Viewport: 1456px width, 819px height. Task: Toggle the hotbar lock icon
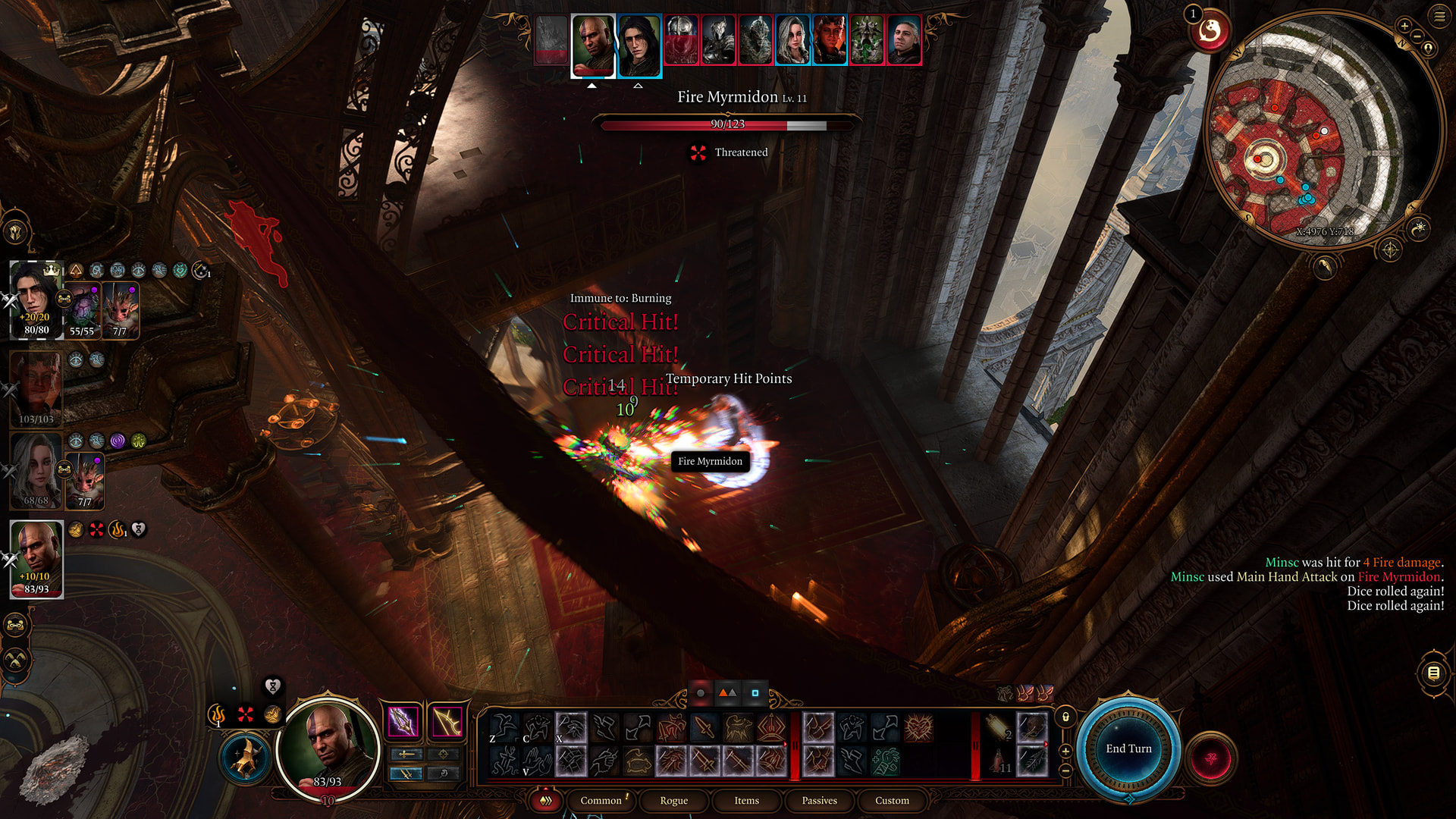point(1065,717)
